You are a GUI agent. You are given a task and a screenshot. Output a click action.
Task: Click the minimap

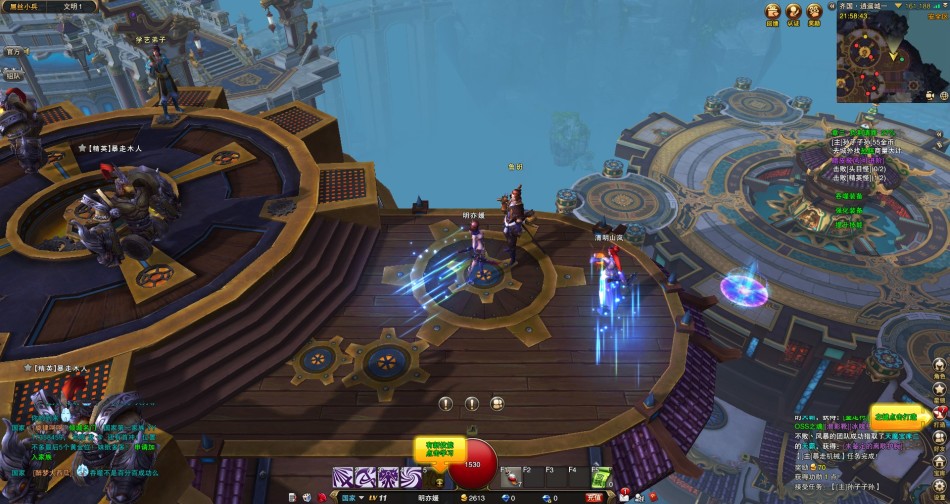[878, 62]
